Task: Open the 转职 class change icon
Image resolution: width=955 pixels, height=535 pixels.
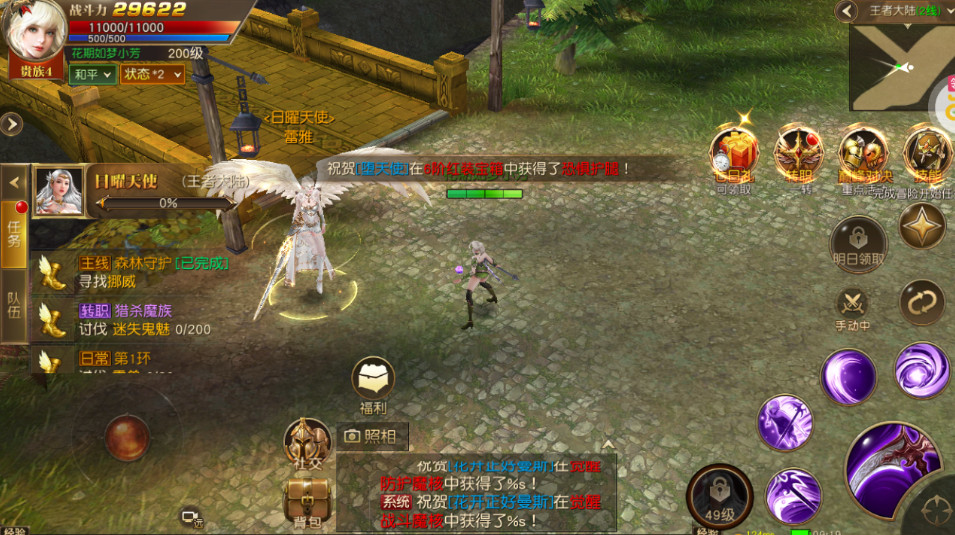Action: point(797,153)
